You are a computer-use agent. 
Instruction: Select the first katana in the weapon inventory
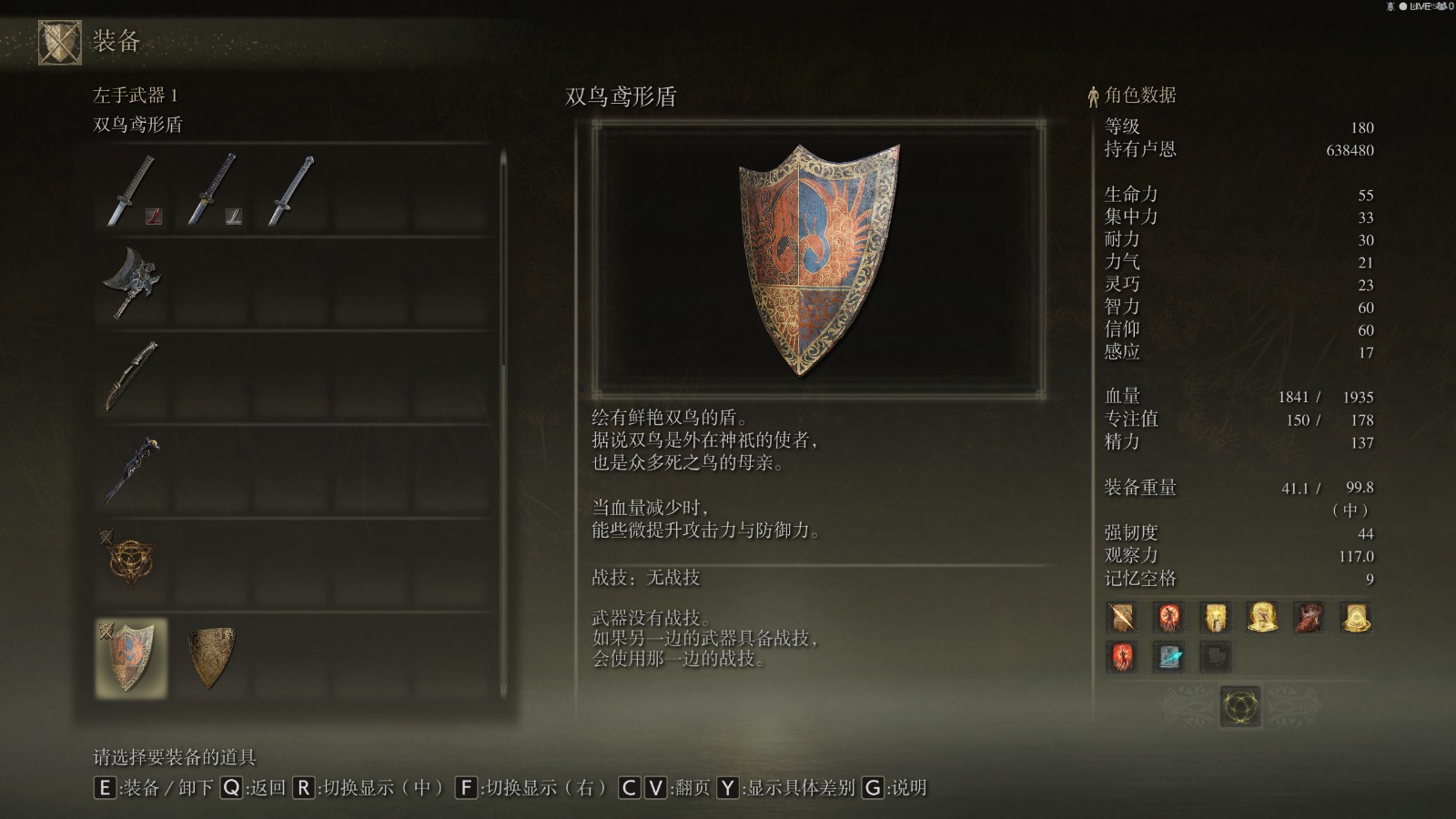[134, 191]
